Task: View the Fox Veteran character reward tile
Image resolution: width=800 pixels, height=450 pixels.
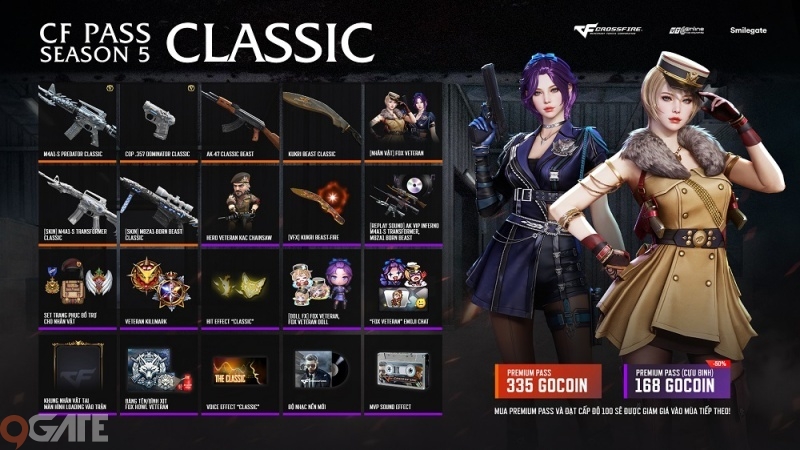Action: (402, 120)
